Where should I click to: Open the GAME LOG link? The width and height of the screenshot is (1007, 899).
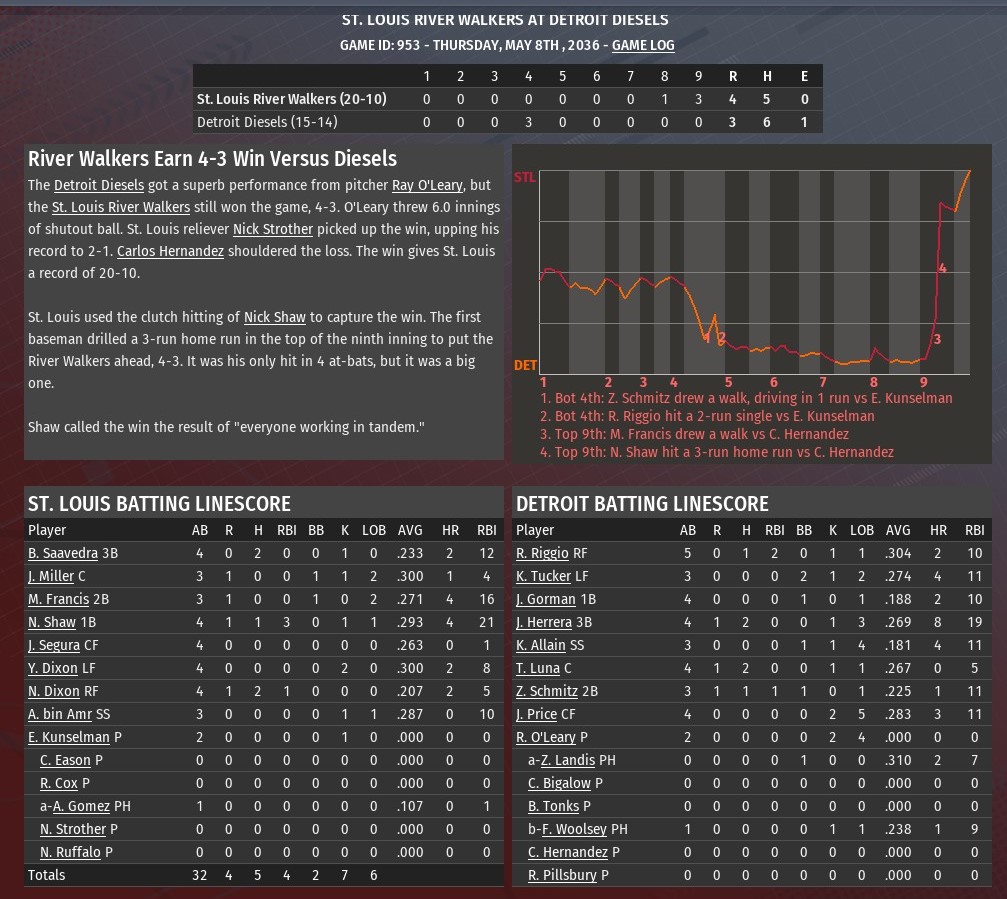click(x=643, y=45)
